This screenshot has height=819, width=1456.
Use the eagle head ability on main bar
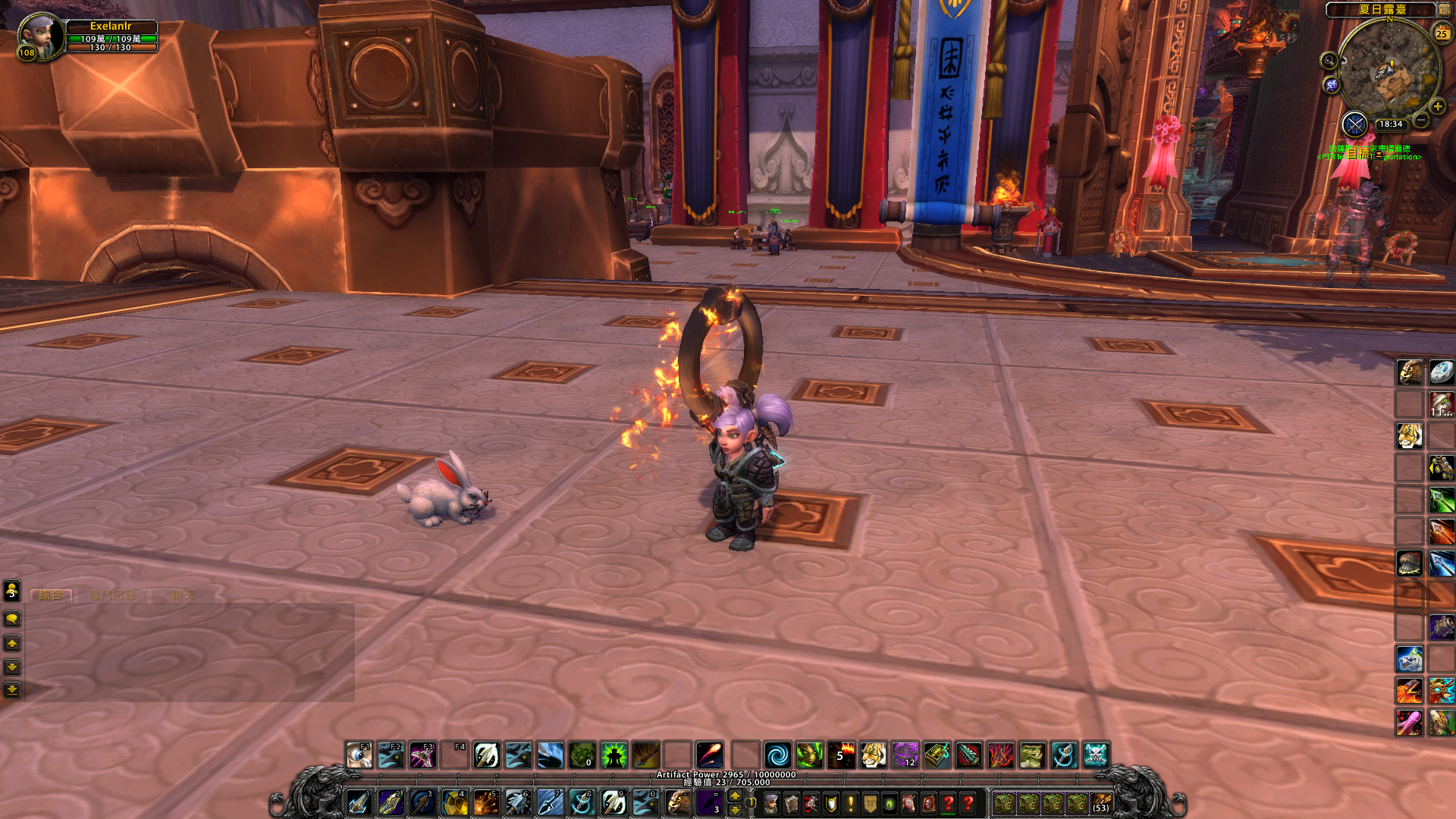(678, 802)
